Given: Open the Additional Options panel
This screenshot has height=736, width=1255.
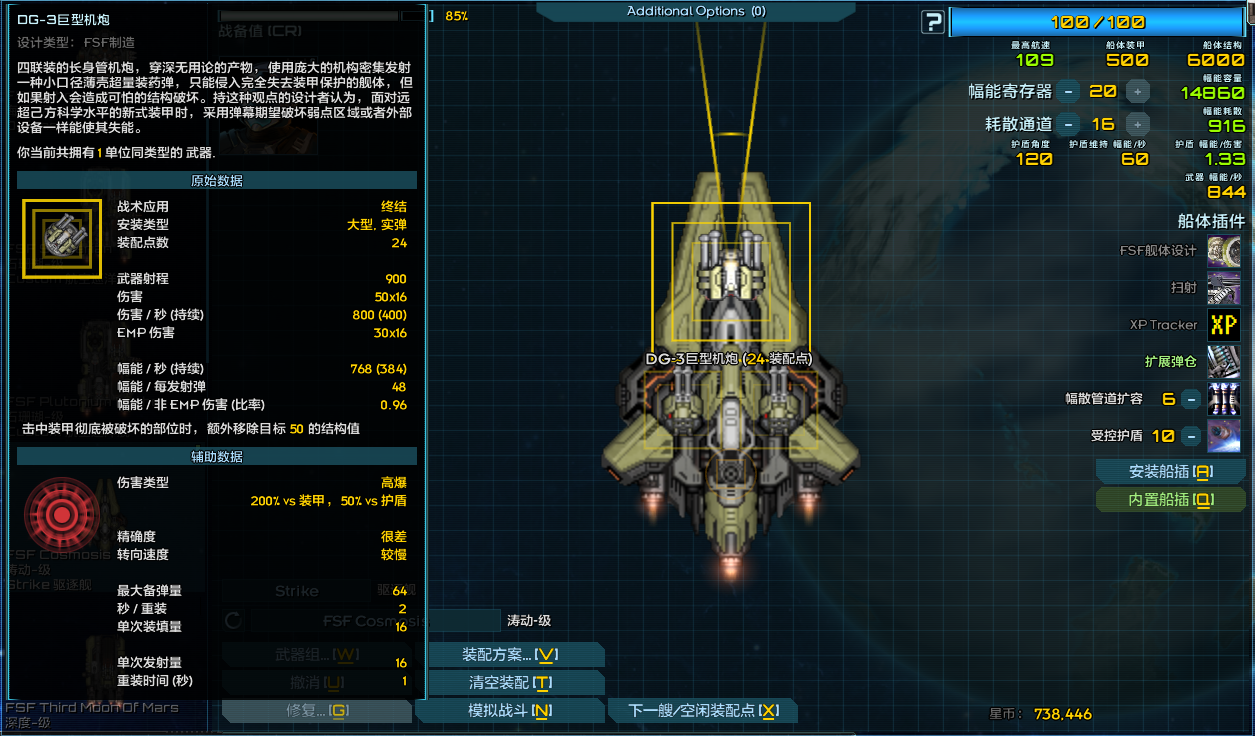Looking at the screenshot, I should point(695,11).
